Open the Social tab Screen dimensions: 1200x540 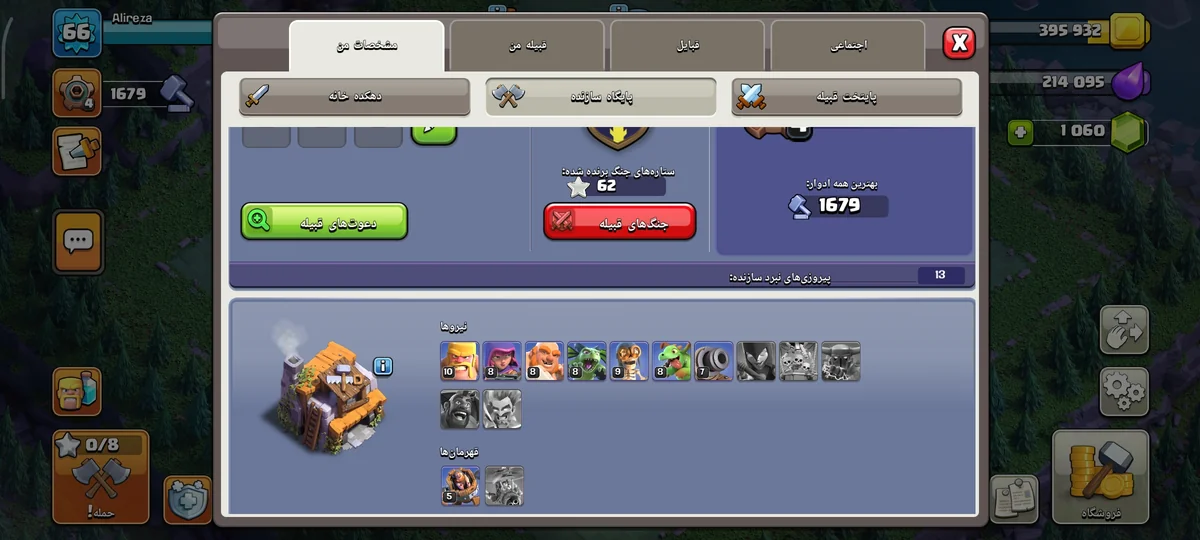pos(848,46)
